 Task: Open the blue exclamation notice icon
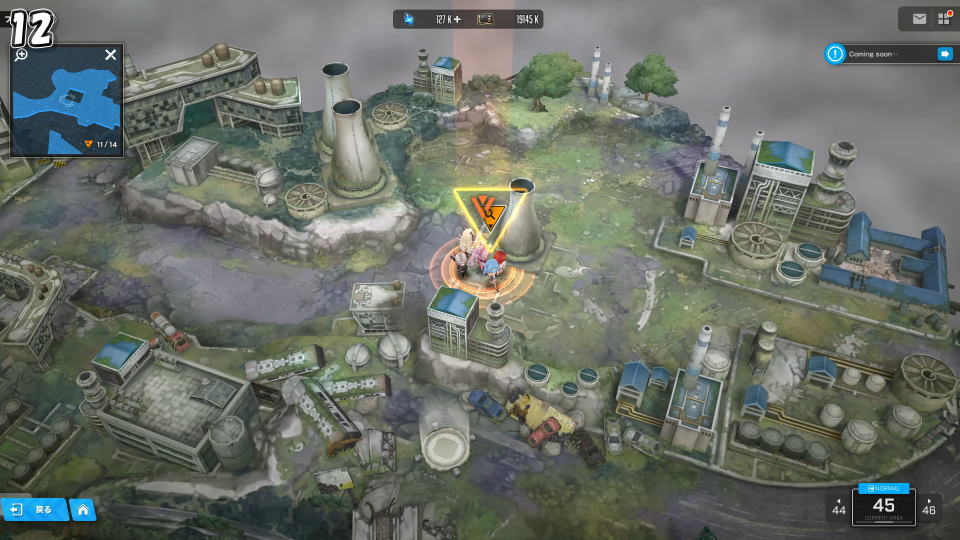(x=835, y=54)
